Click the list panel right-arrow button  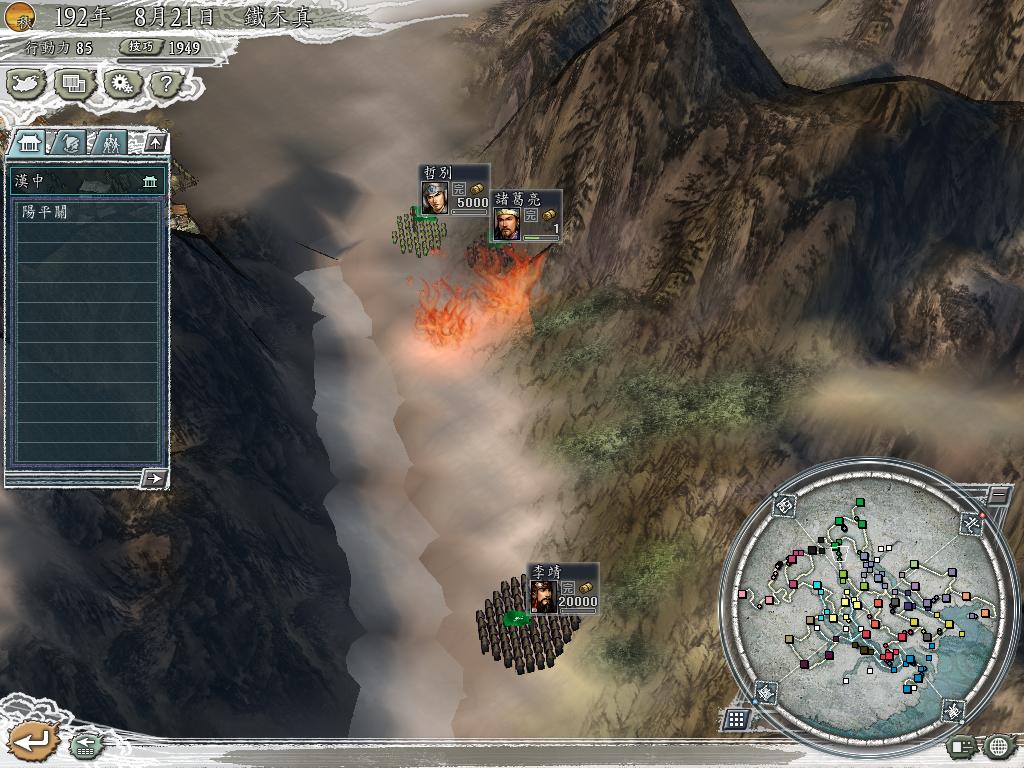(x=154, y=478)
